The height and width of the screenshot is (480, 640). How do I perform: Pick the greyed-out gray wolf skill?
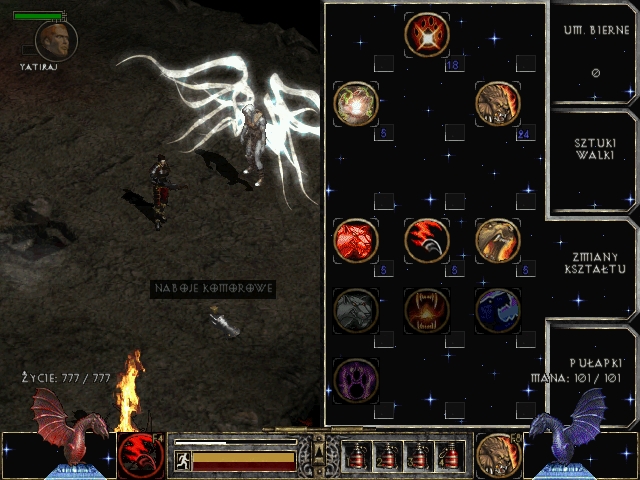click(356, 310)
